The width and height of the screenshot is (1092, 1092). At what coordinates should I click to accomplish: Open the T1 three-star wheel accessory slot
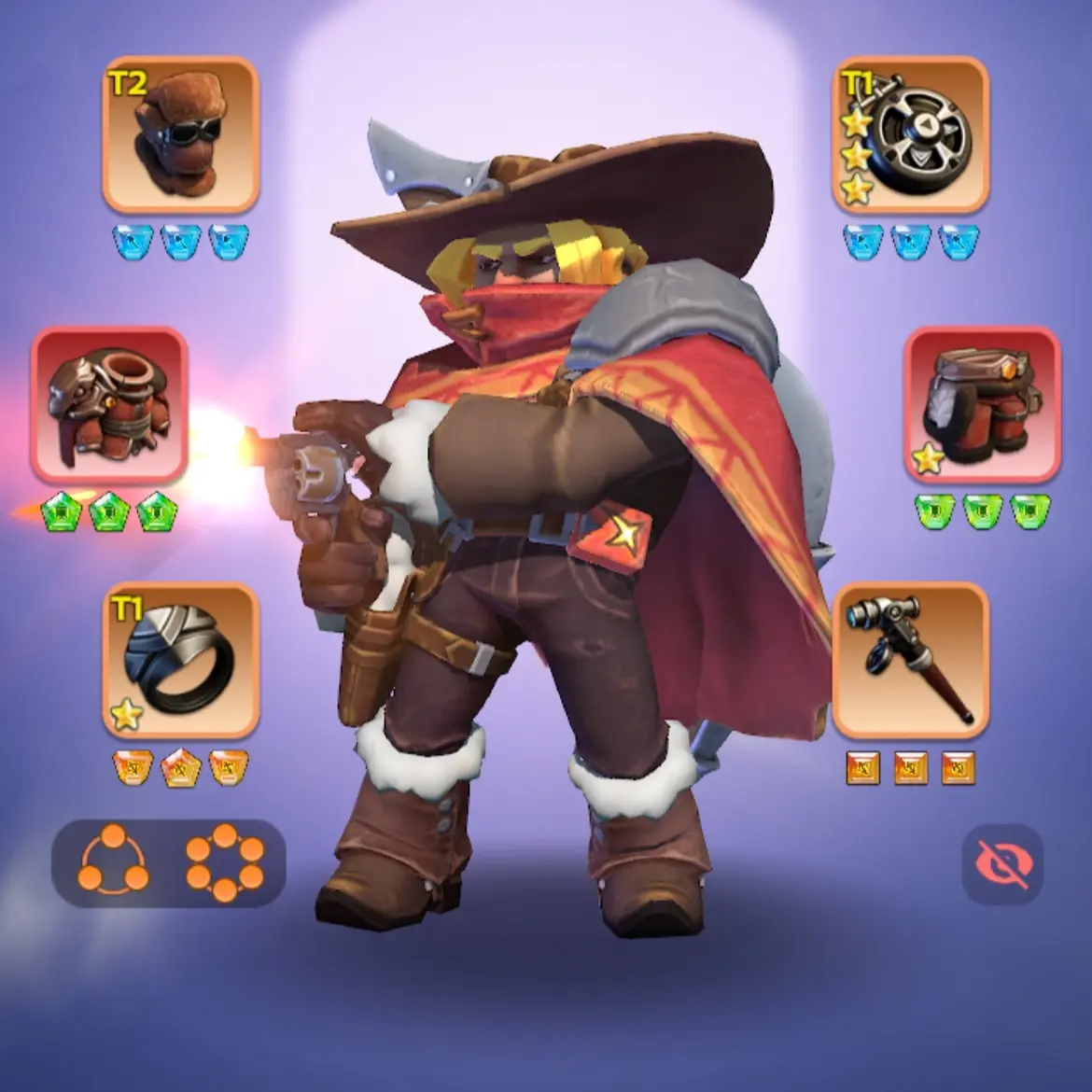click(910, 135)
